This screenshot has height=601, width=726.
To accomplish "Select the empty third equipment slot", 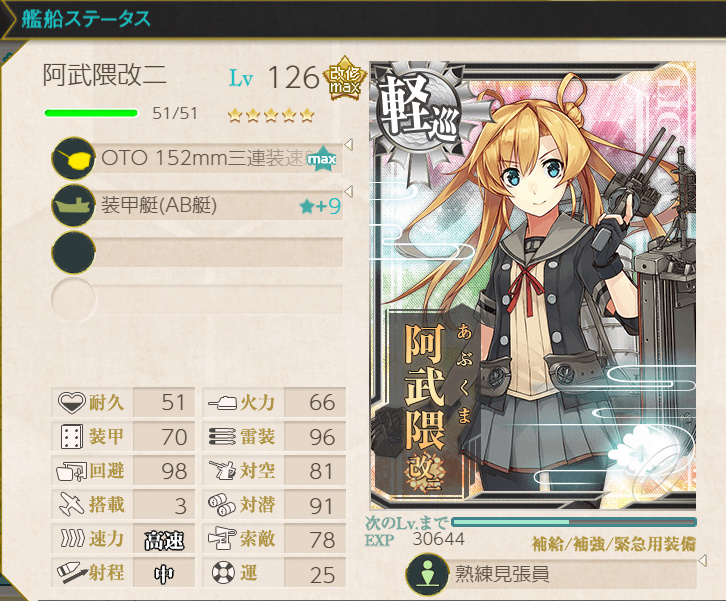I will click(x=200, y=252).
